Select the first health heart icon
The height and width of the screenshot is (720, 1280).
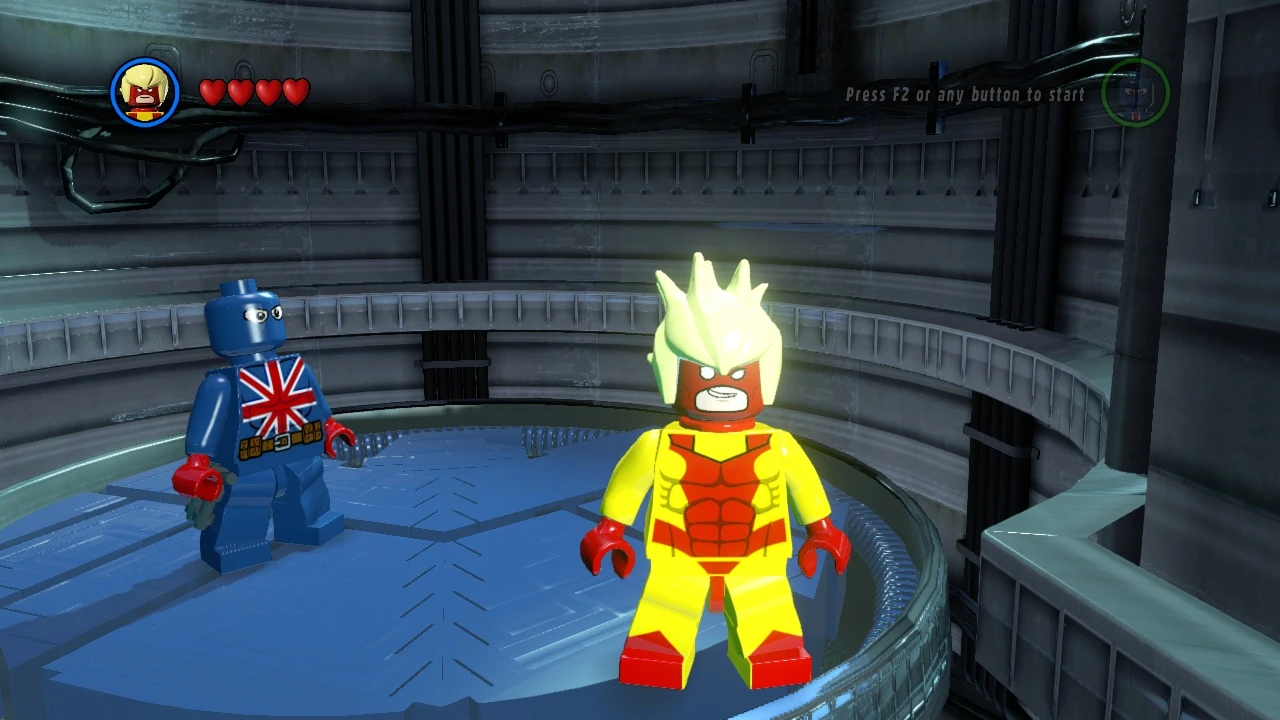(213, 90)
